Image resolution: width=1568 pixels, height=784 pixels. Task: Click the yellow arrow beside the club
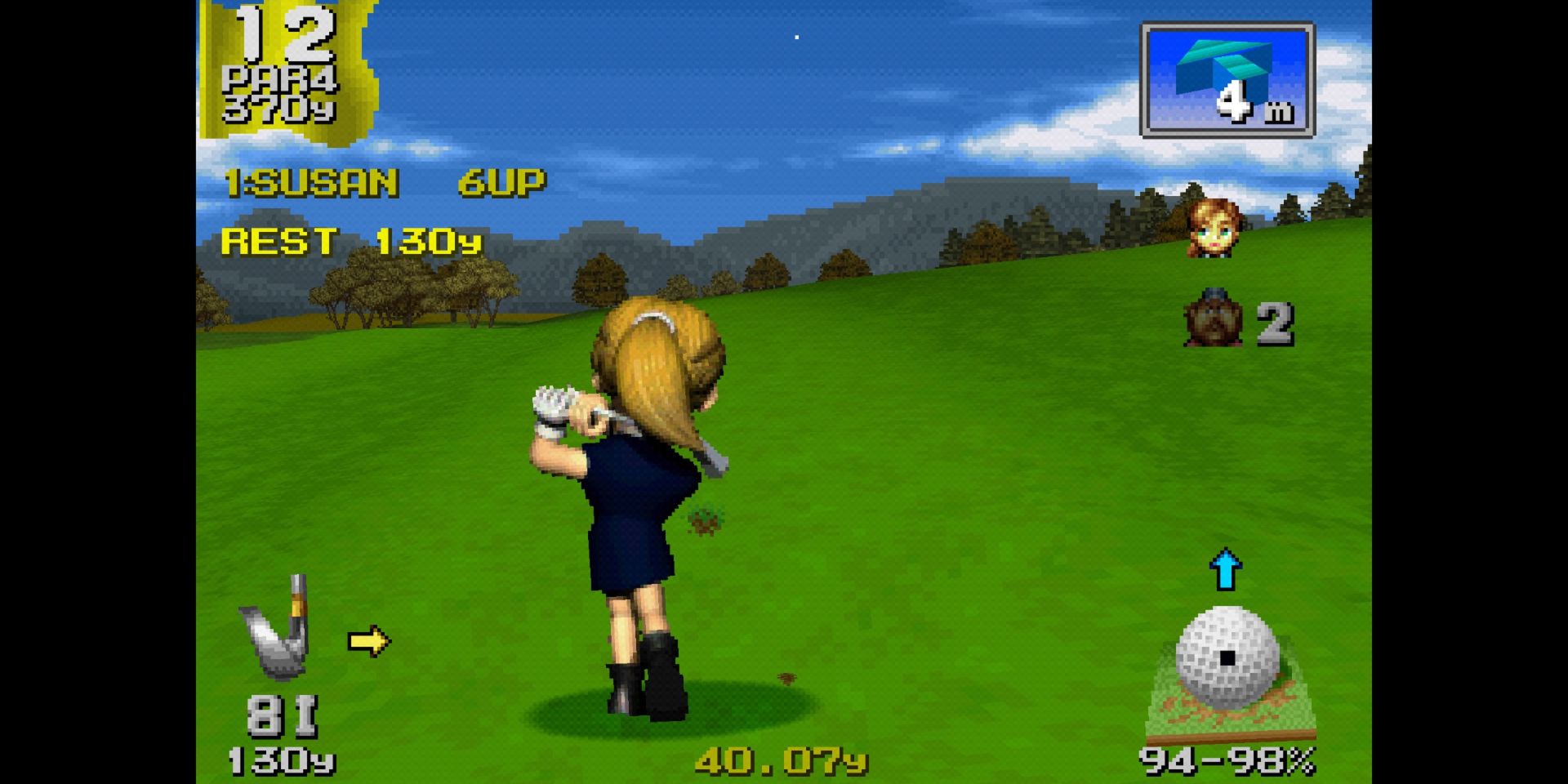click(368, 642)
